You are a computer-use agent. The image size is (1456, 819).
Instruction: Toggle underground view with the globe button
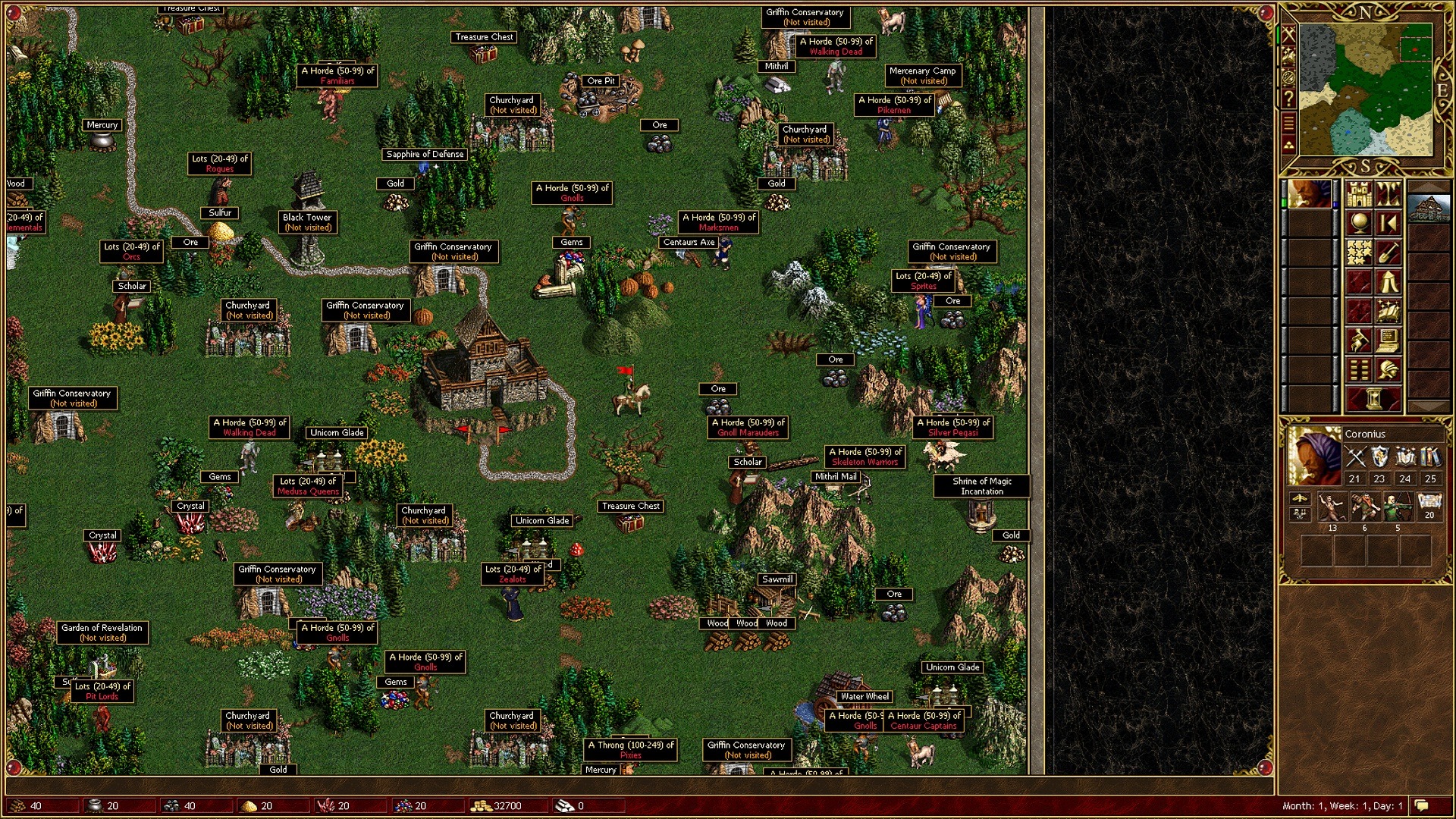1359,224
